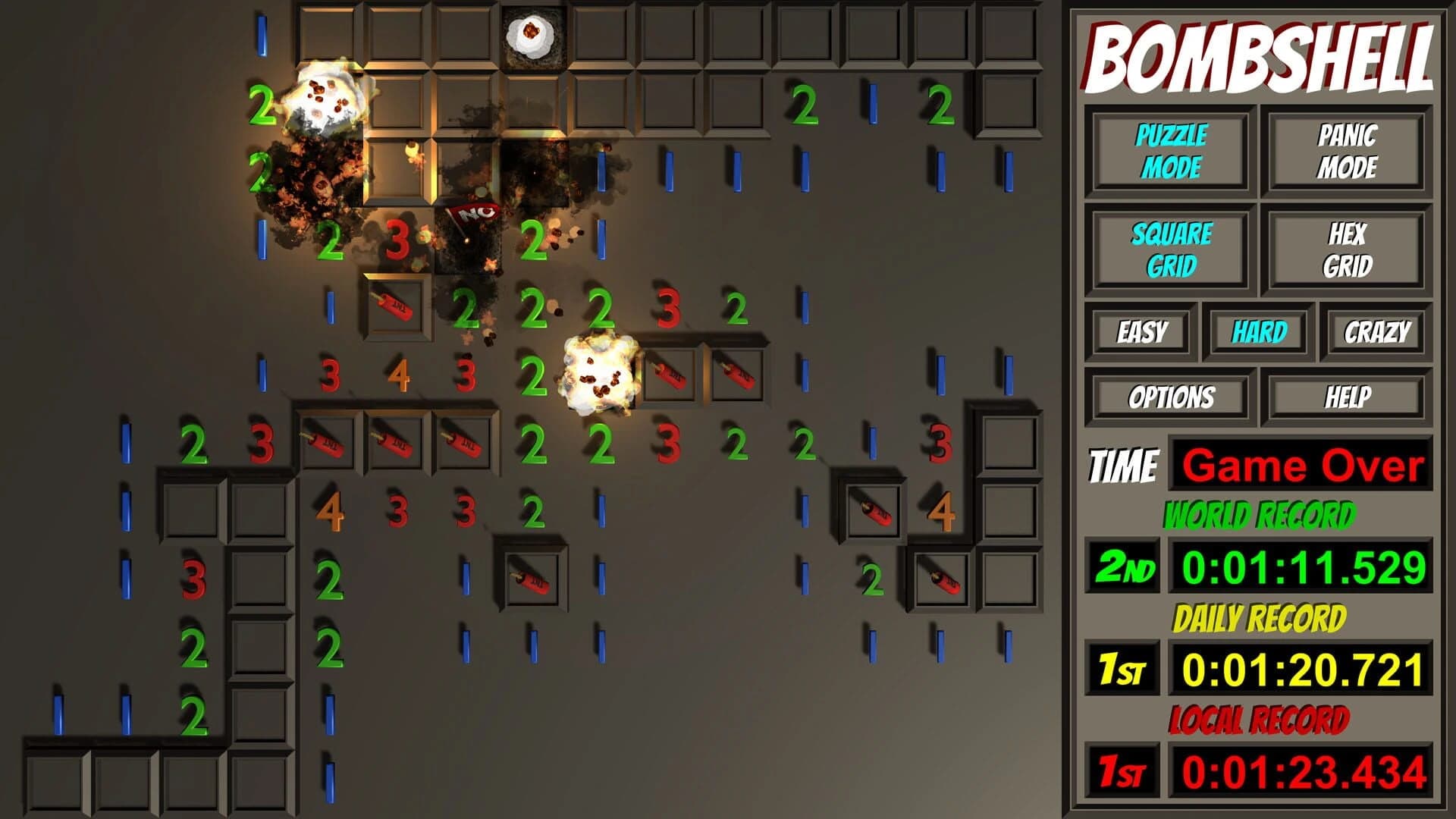Image resolution: width=1456 pixels, height=819 pixels.
Task: Click the fiery explosion in the board center
Action: 599,372
